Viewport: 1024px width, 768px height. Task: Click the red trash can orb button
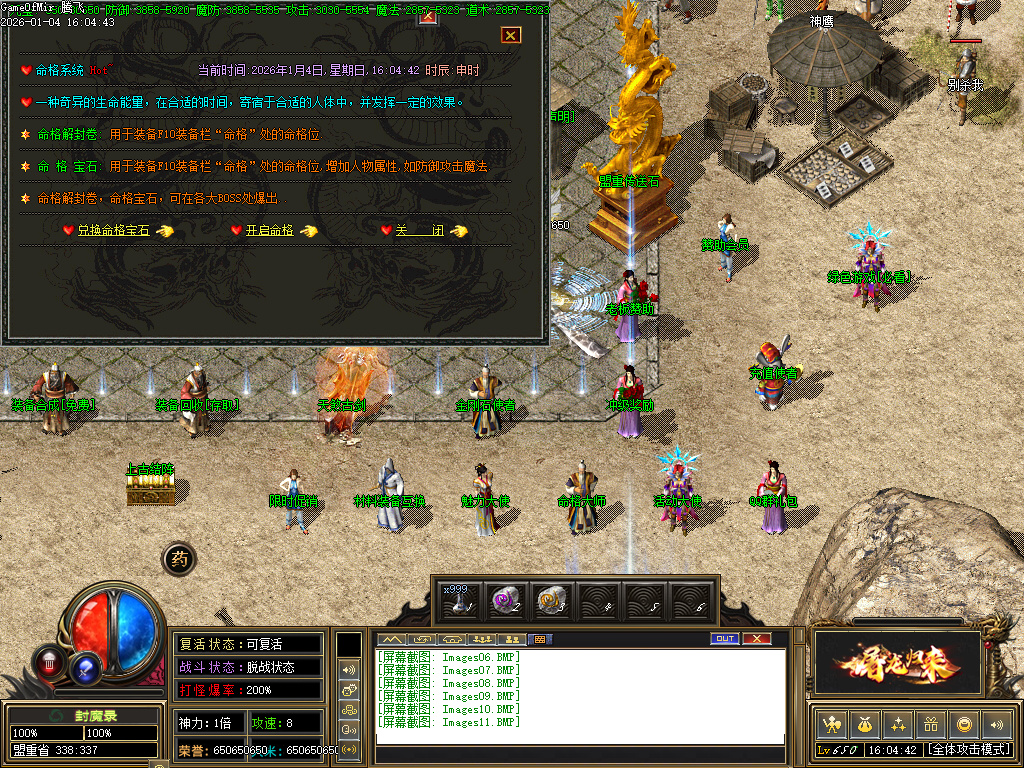(49, 662)
